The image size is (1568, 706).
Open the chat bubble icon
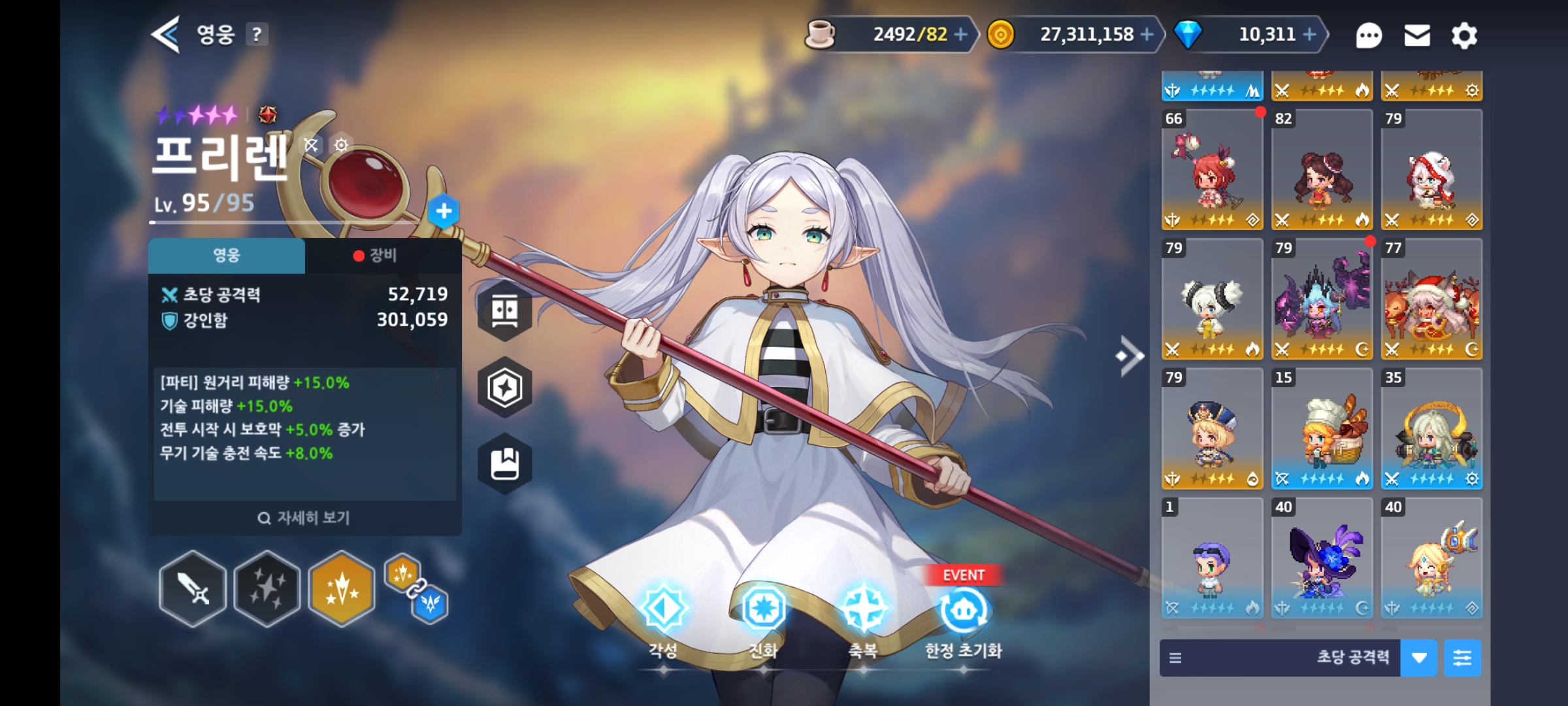pos(1368,35)
